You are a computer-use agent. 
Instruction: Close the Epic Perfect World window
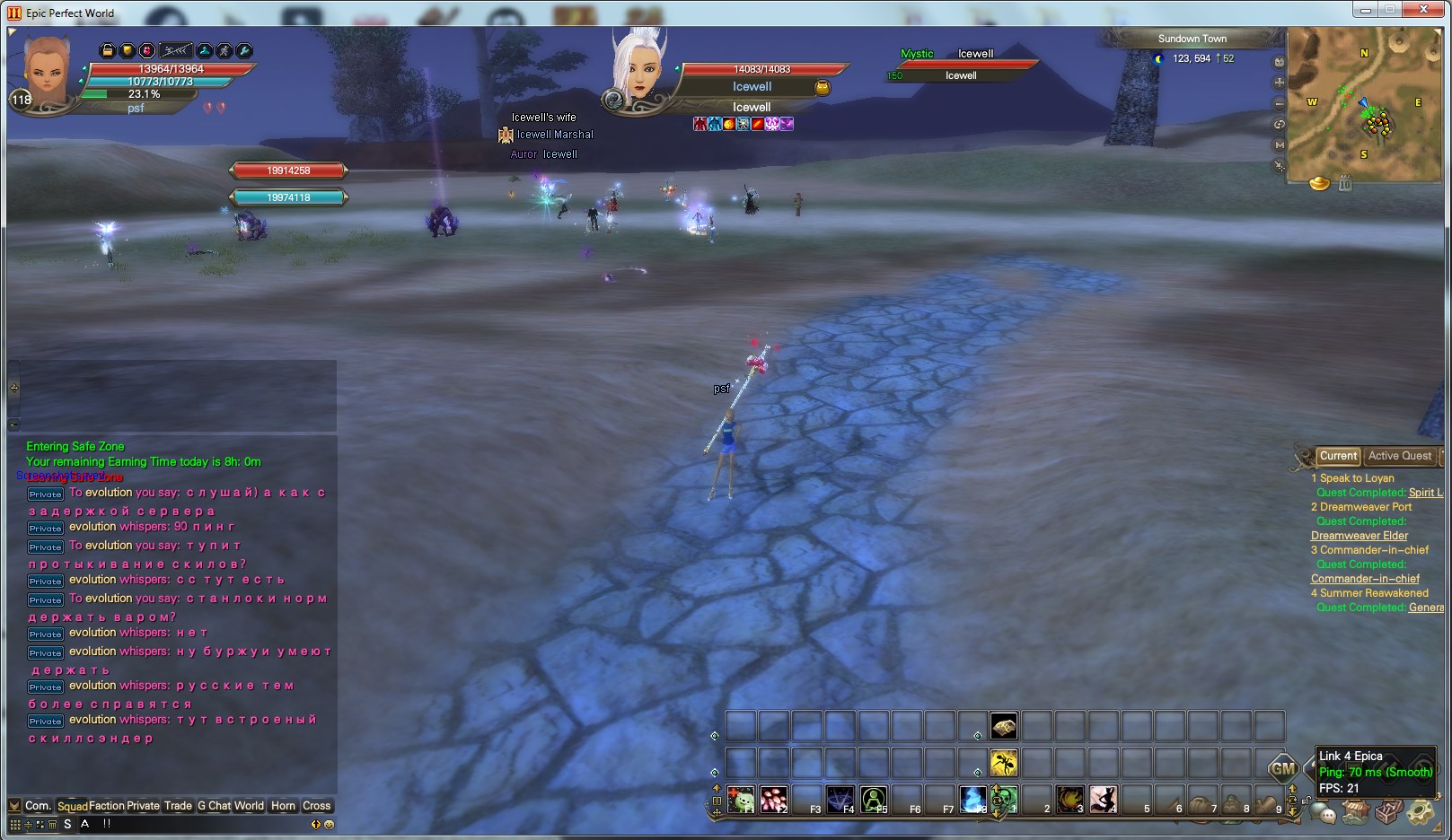tap(1422, 10)
